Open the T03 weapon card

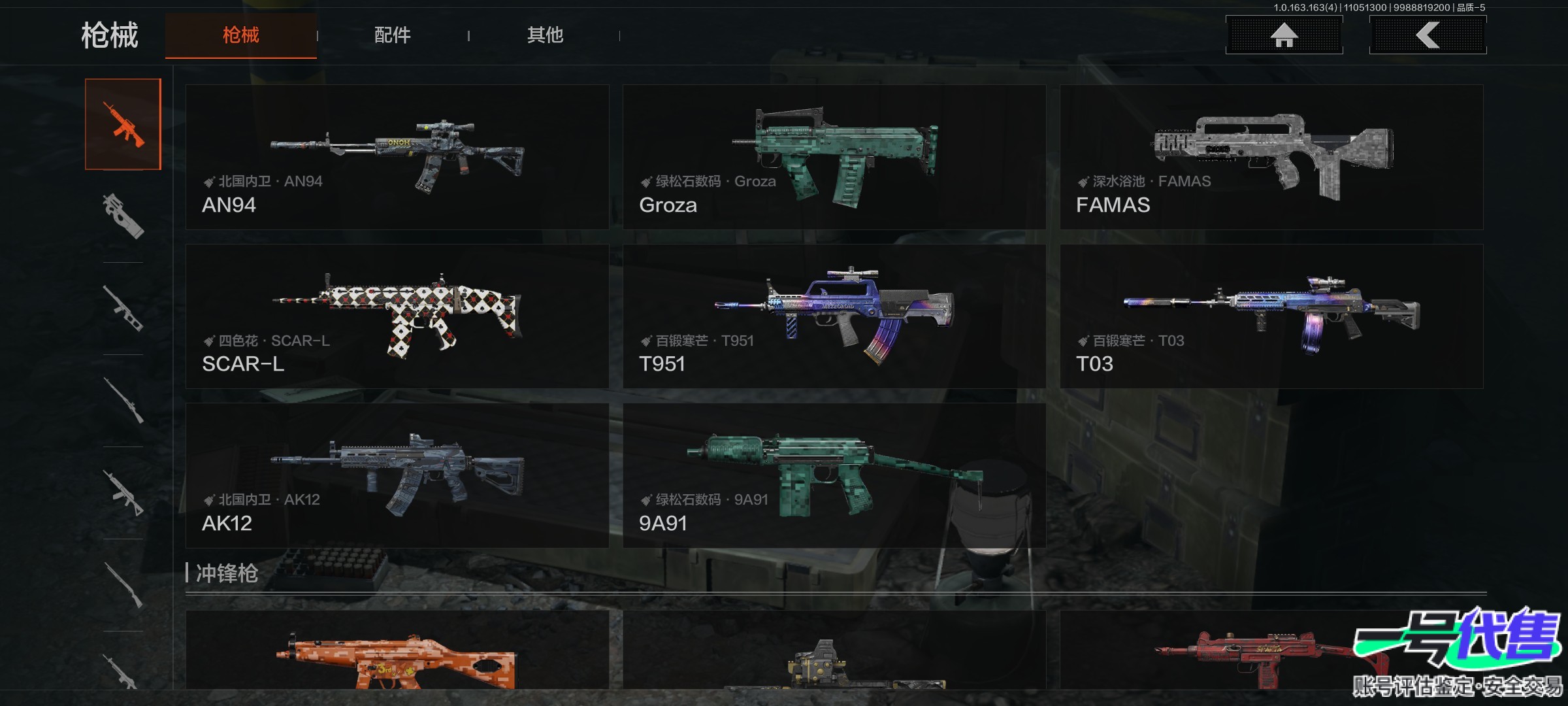pyautogui.click(x=1271, y=316)
